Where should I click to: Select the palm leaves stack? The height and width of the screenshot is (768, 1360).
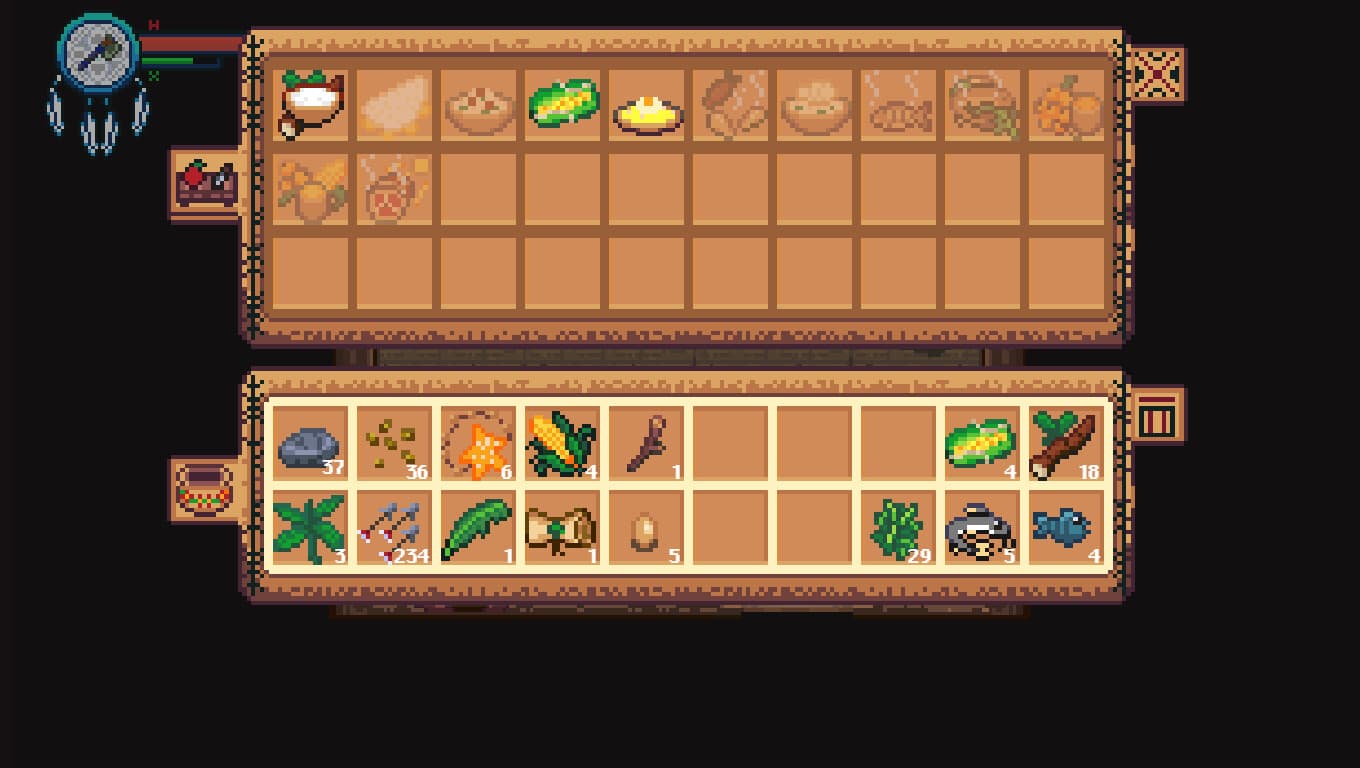[311, 527]
